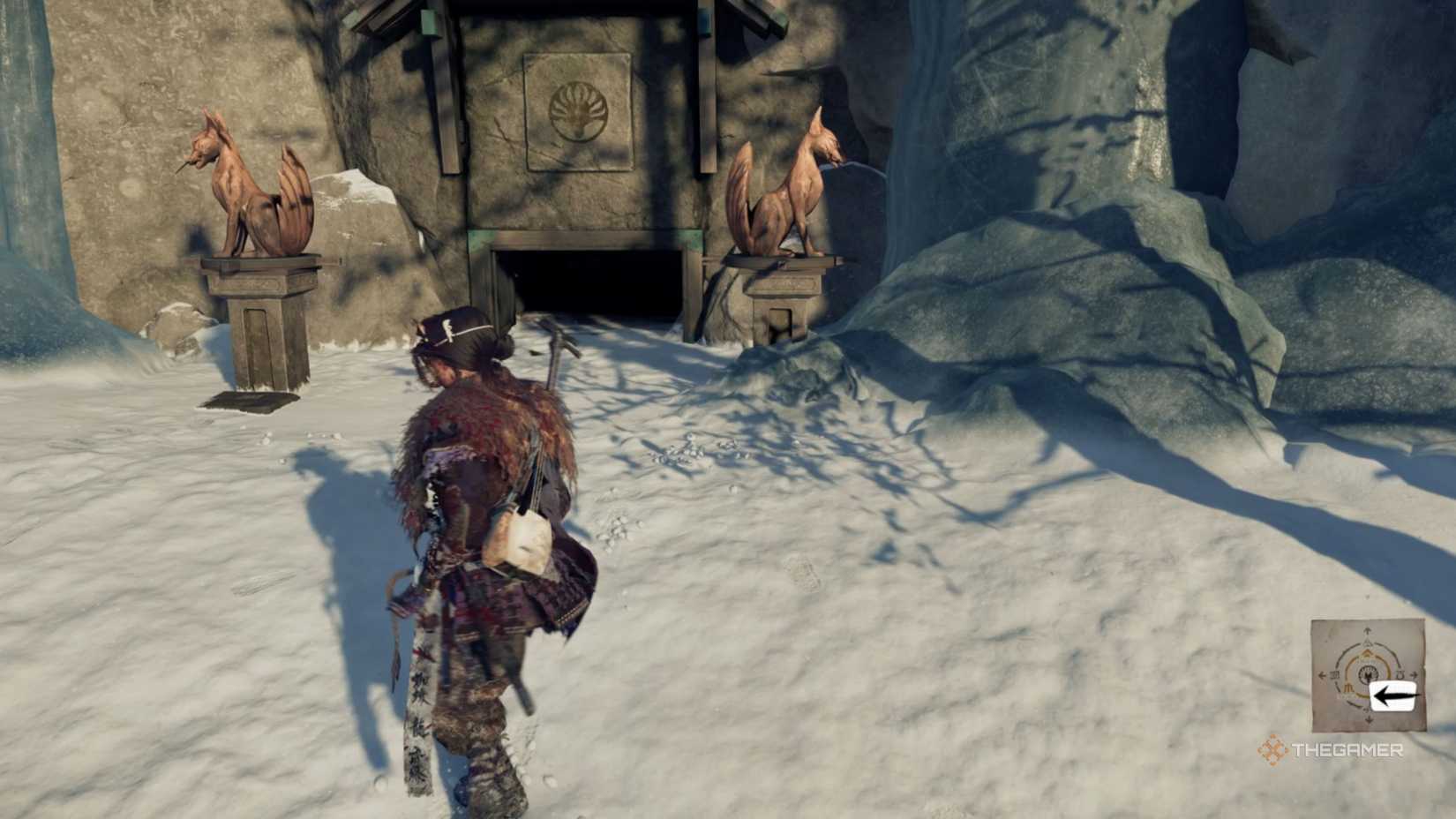Viewport: 1456px width, 819px height.
Task: Click the east arrow on the compass map
Action: pyautogui.click(x=1414, y=674)
